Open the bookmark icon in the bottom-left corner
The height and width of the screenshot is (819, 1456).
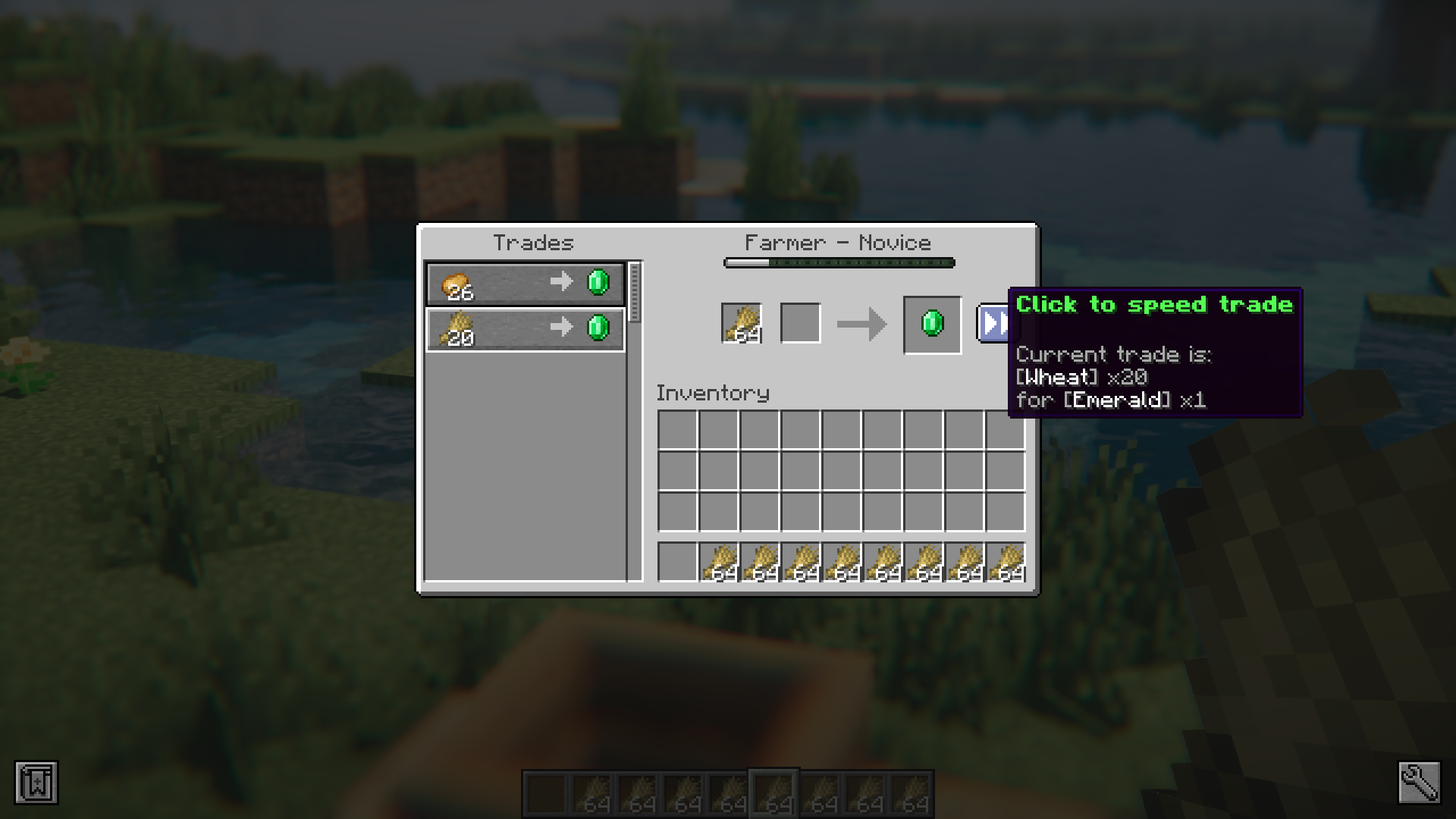[x=36, y=783]
